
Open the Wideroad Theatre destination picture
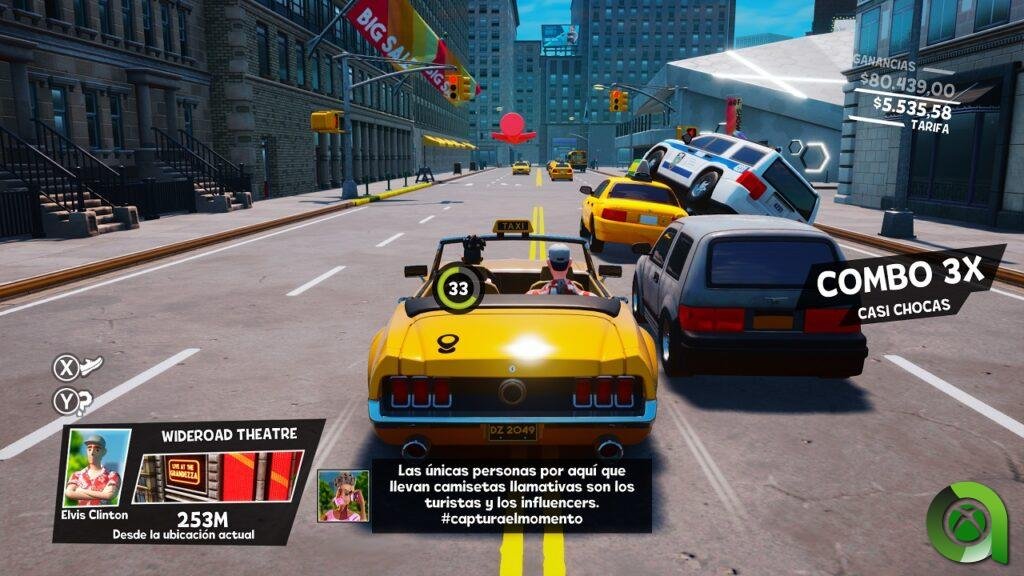click(217, 476)
